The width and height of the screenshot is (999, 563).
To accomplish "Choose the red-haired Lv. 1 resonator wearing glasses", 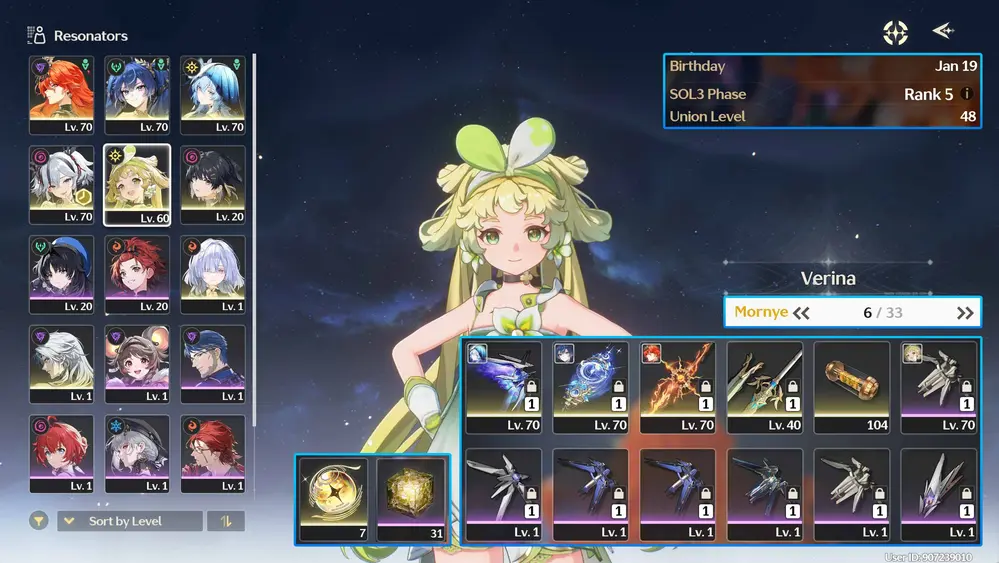I will coord(212,454).
